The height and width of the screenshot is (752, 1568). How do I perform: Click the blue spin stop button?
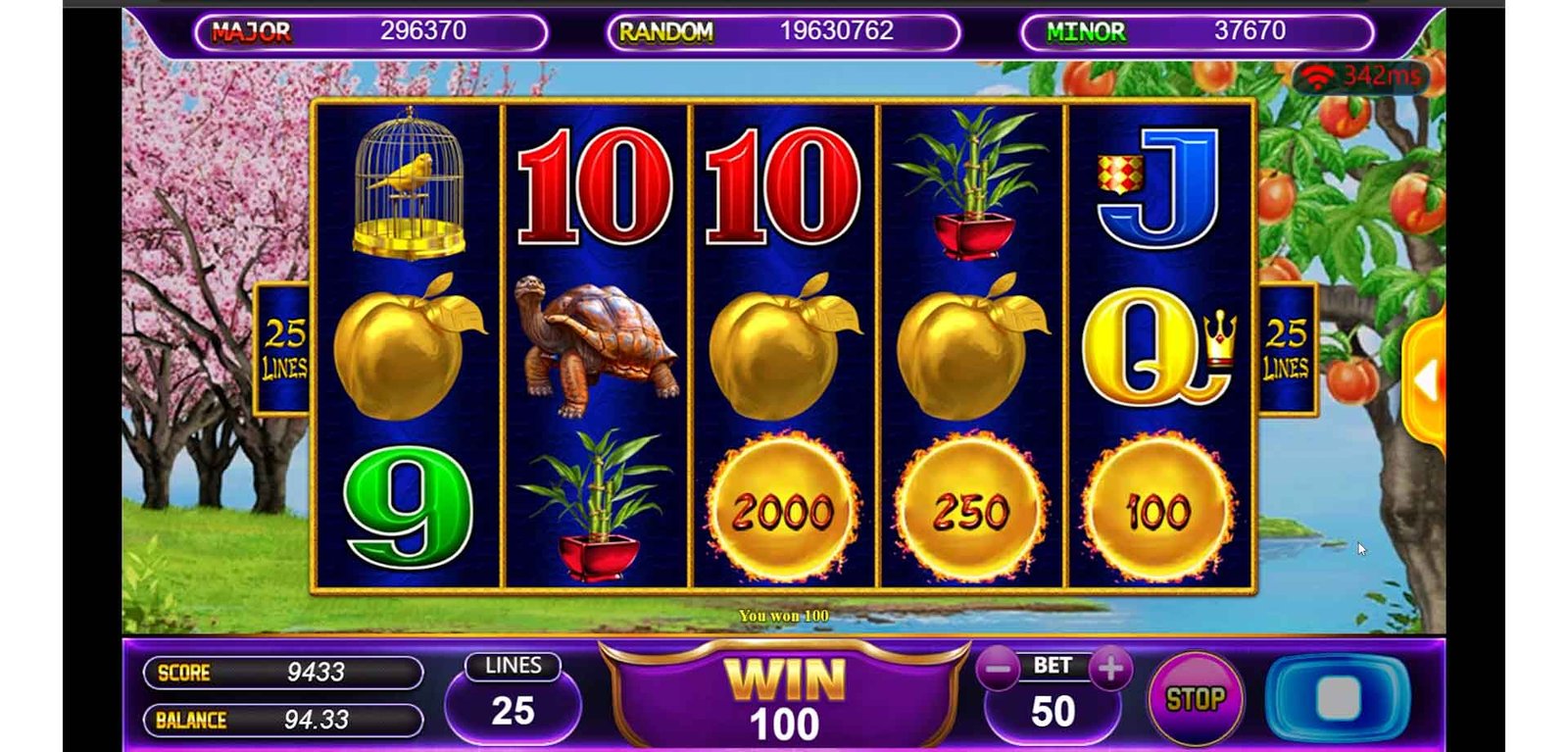point(1338,698)
